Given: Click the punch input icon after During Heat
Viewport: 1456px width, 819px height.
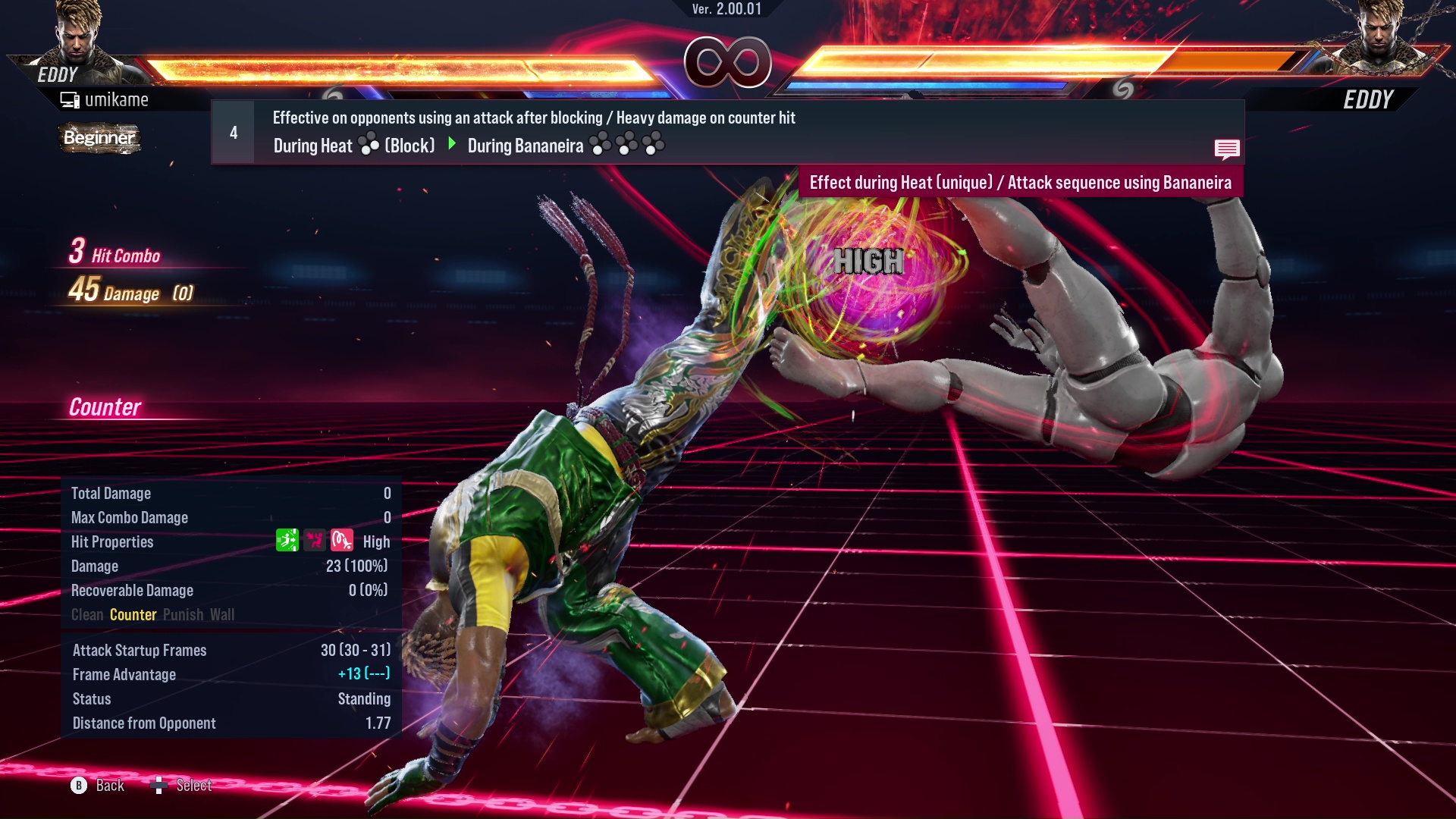Looking at the screenshot, I should click(x=368, y=144).
